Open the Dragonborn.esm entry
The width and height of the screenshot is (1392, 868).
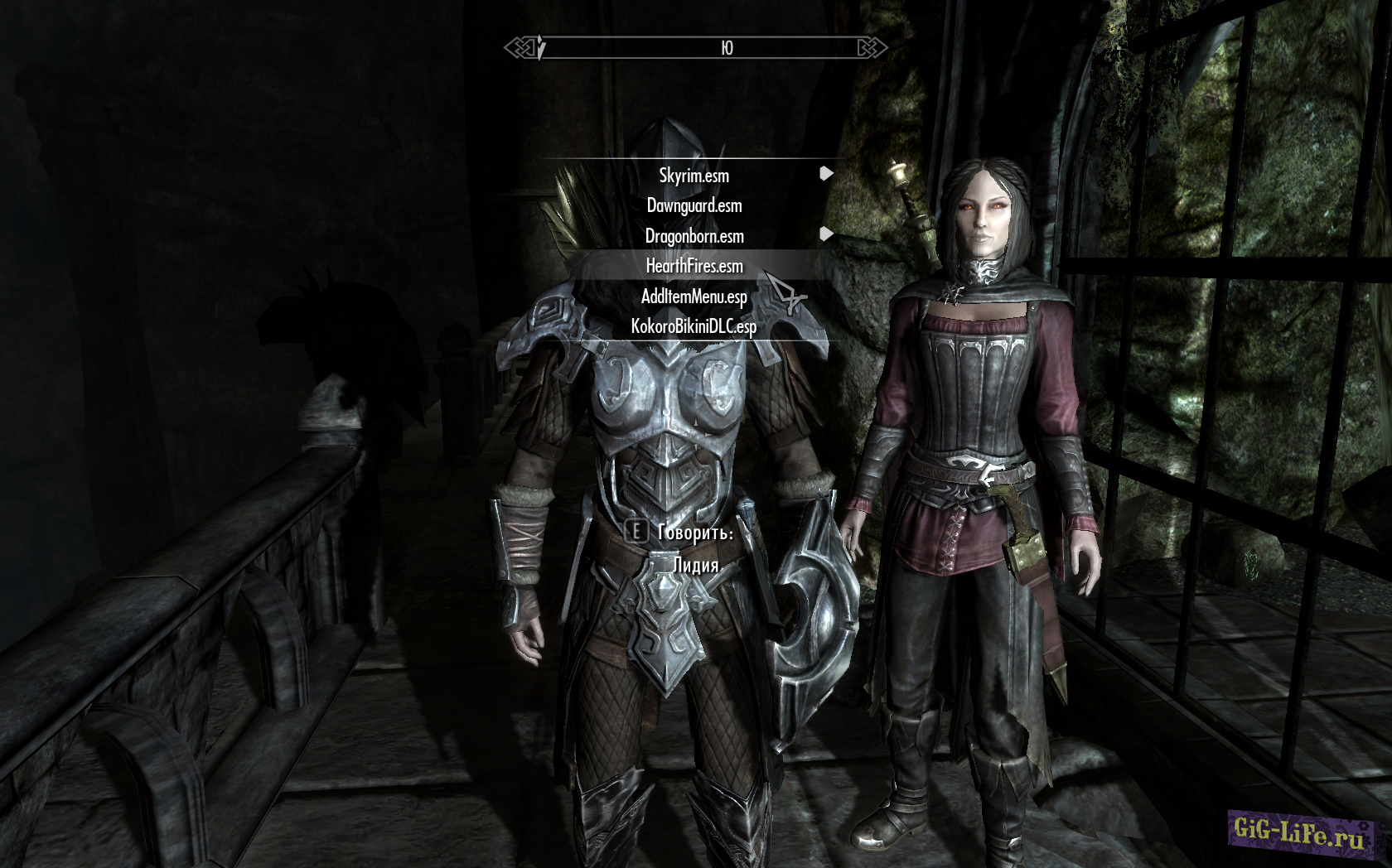[694, 236]
